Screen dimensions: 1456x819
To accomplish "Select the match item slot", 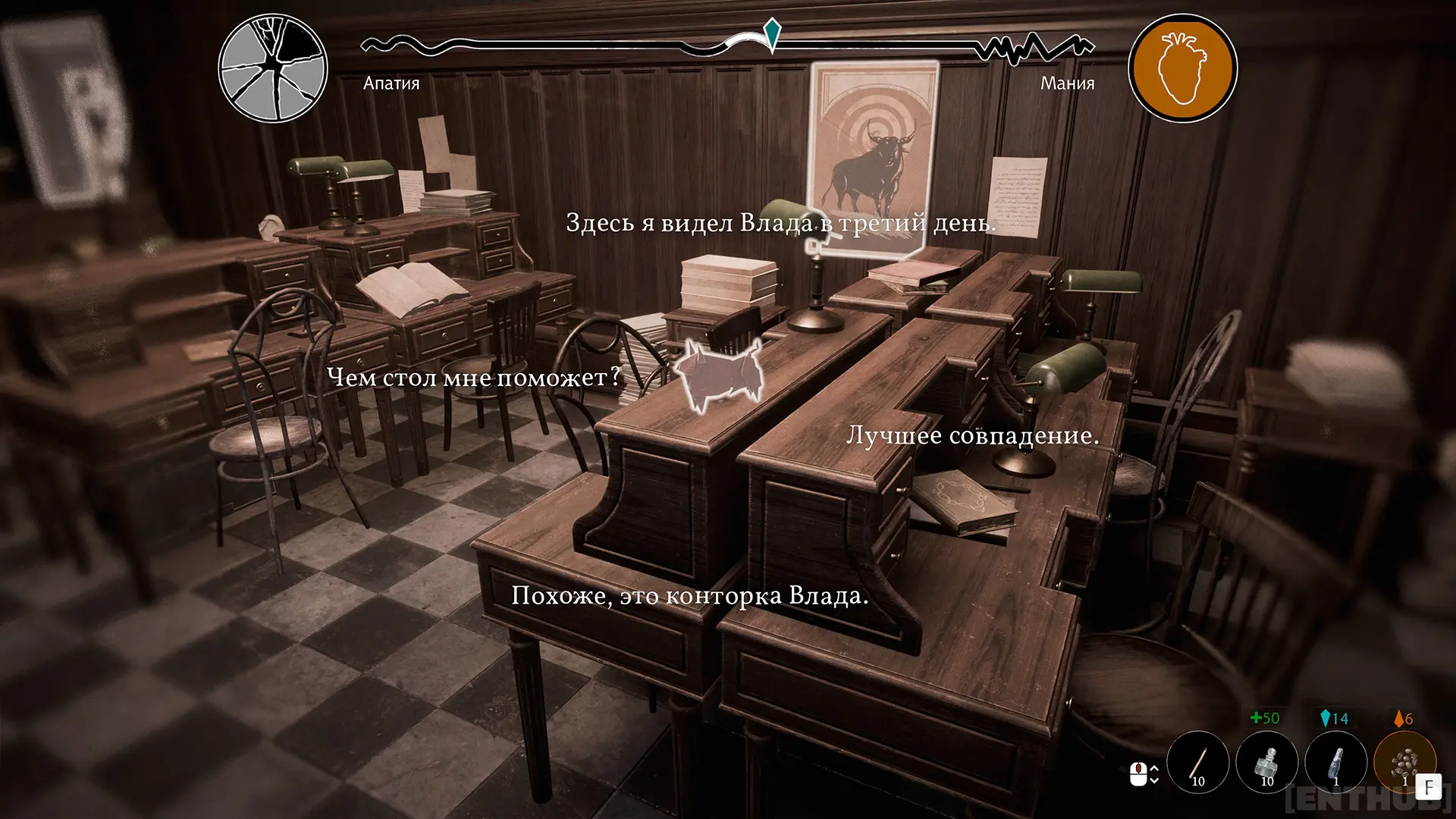I will click(x=1197, y=762).
